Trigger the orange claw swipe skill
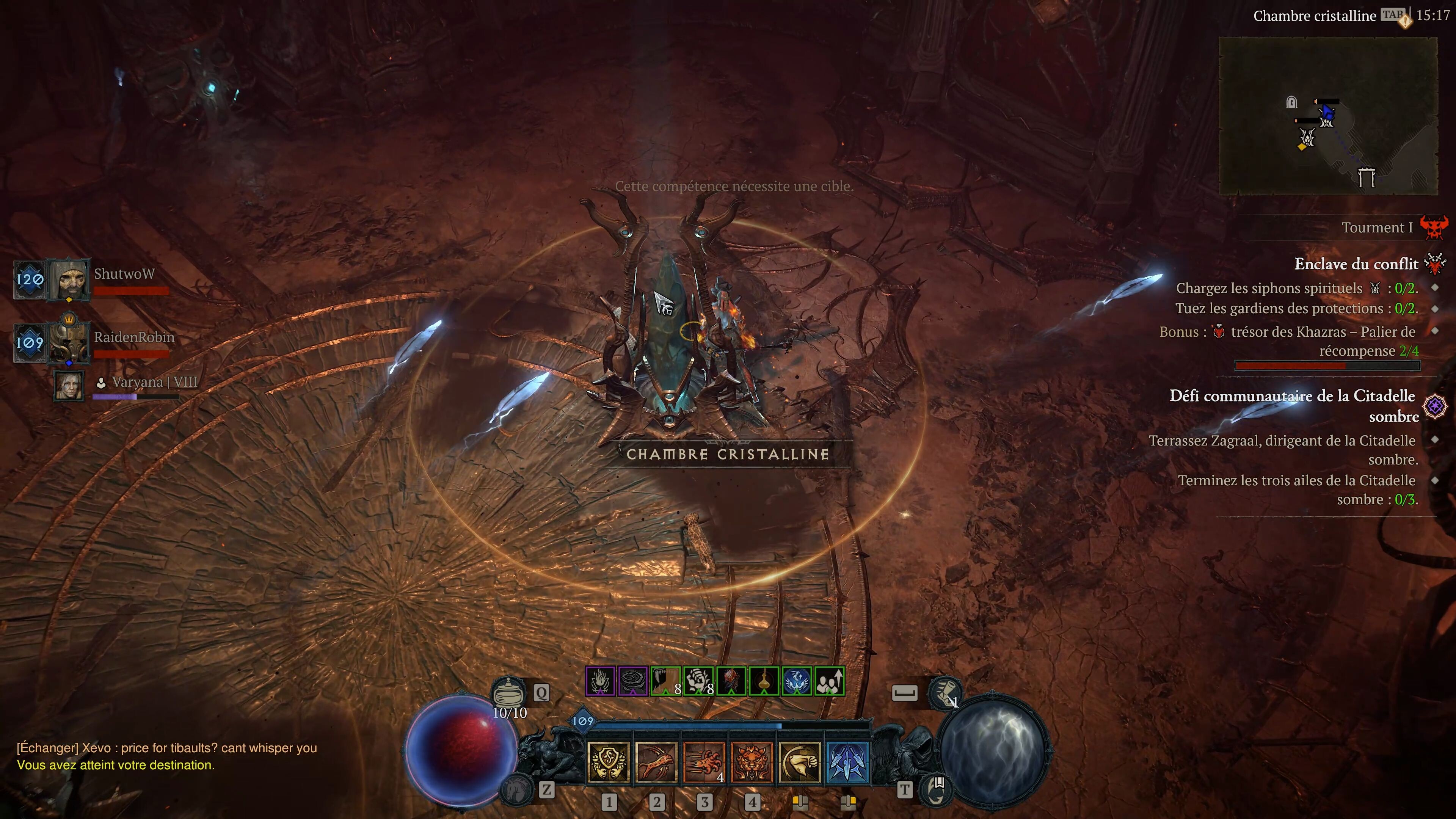 coord(704,762)
